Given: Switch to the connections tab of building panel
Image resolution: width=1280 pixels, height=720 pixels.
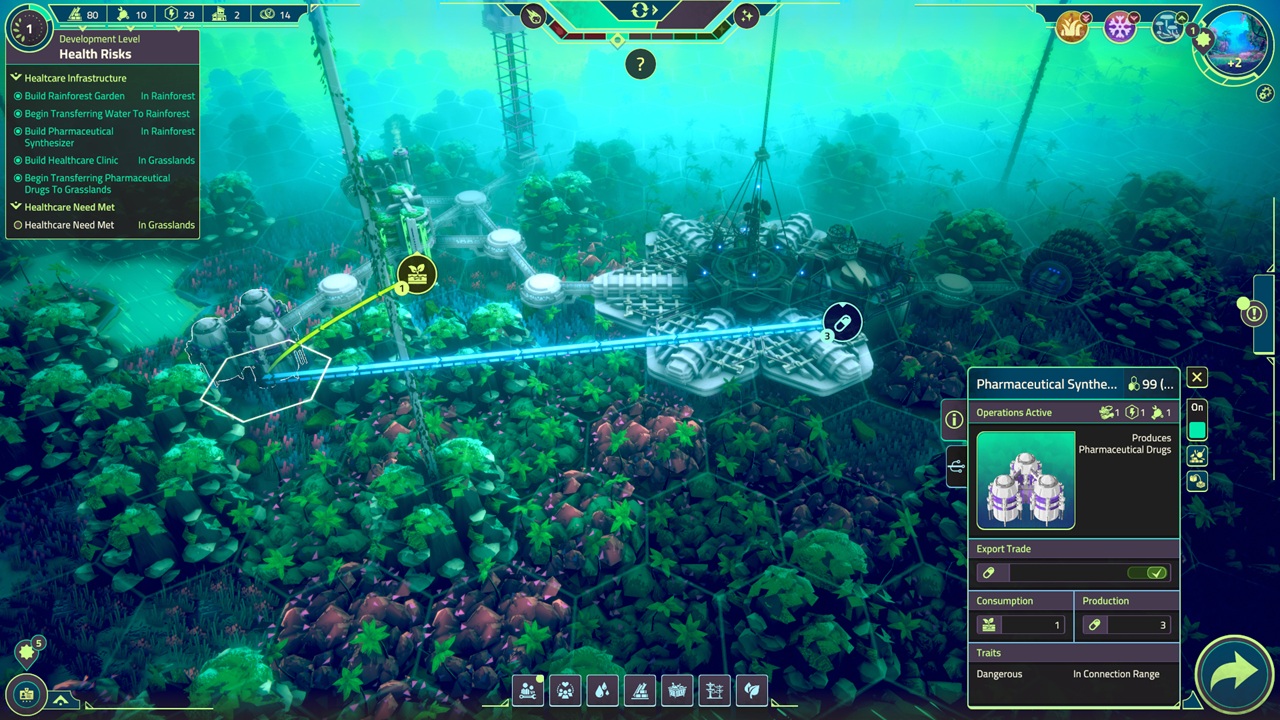Looking at the screenshot, I should tap(957, 466).
